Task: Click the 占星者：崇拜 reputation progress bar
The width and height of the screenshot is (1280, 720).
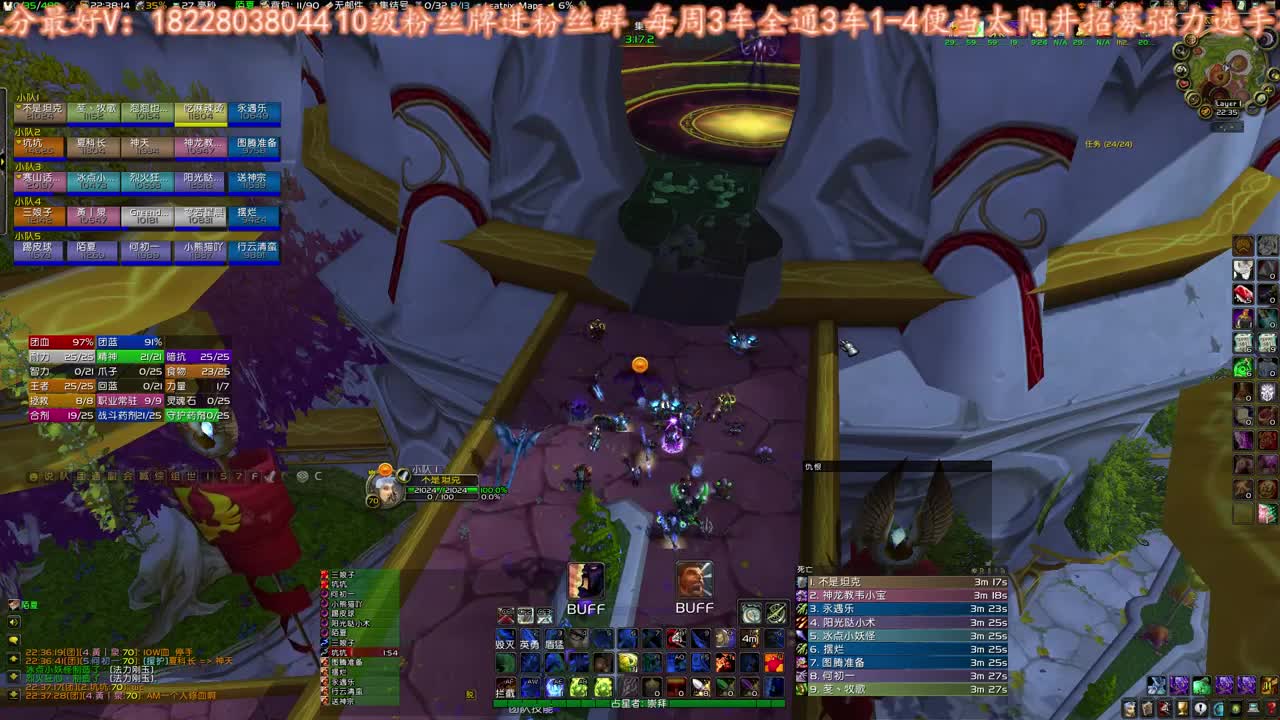Action: (x=640, y=703)
